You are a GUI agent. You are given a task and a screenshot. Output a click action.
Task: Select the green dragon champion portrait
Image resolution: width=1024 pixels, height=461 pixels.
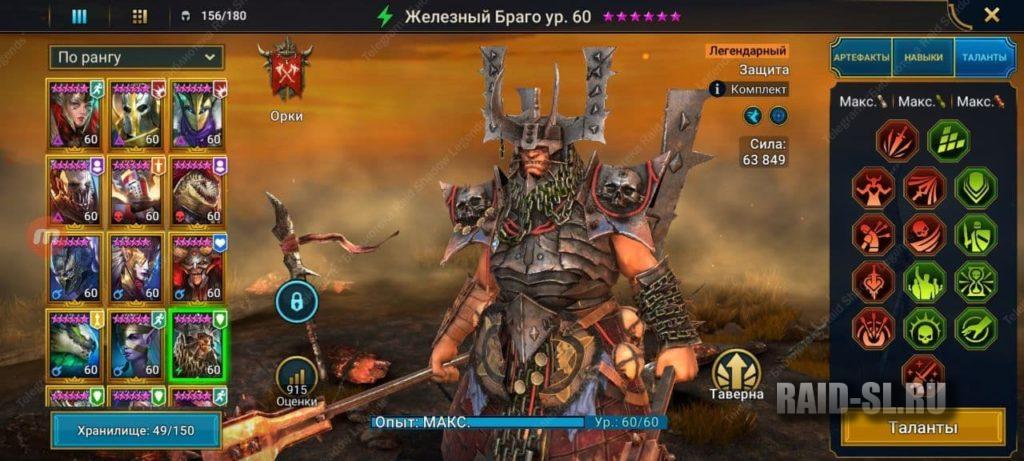tap(76, 343)
